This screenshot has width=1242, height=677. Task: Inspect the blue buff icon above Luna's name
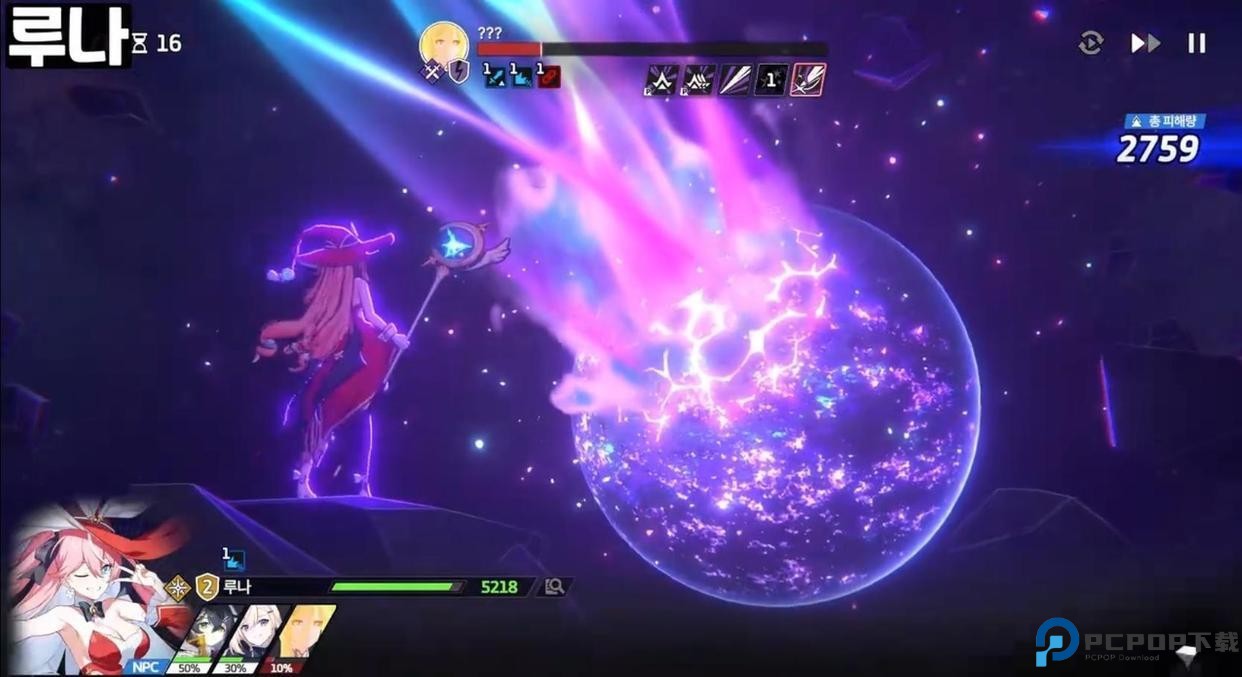(233, 560)
